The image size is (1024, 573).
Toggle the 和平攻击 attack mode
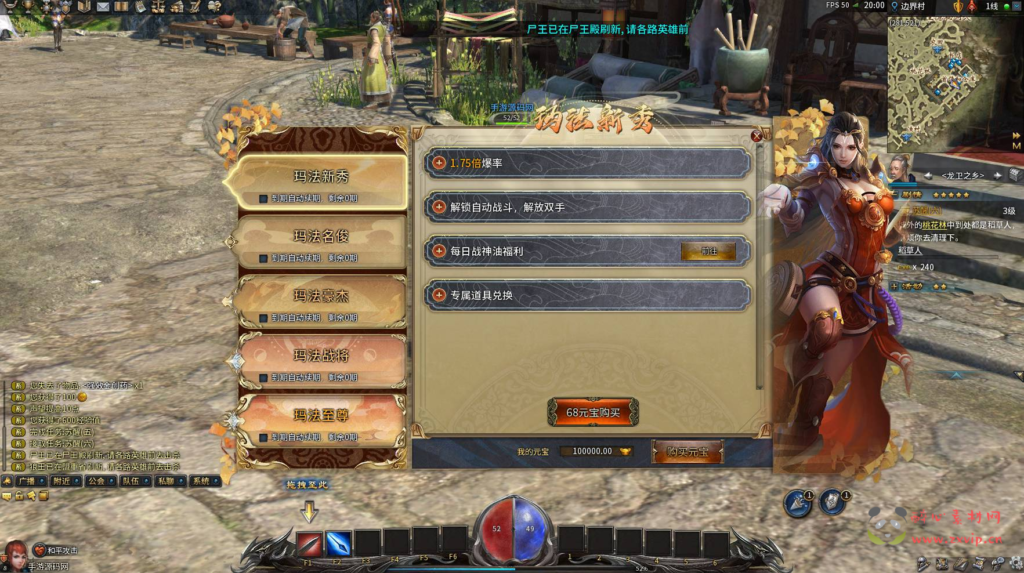pyautogui.click(x=55, y=550)
